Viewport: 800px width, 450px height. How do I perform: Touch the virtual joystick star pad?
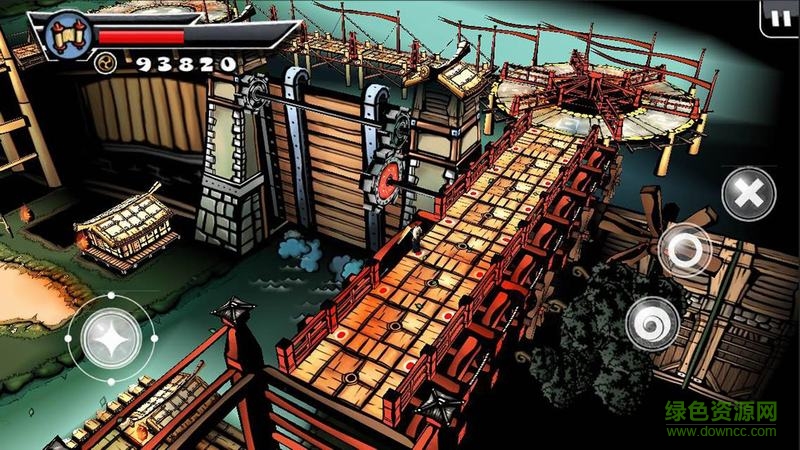click(x=108, y=340)
